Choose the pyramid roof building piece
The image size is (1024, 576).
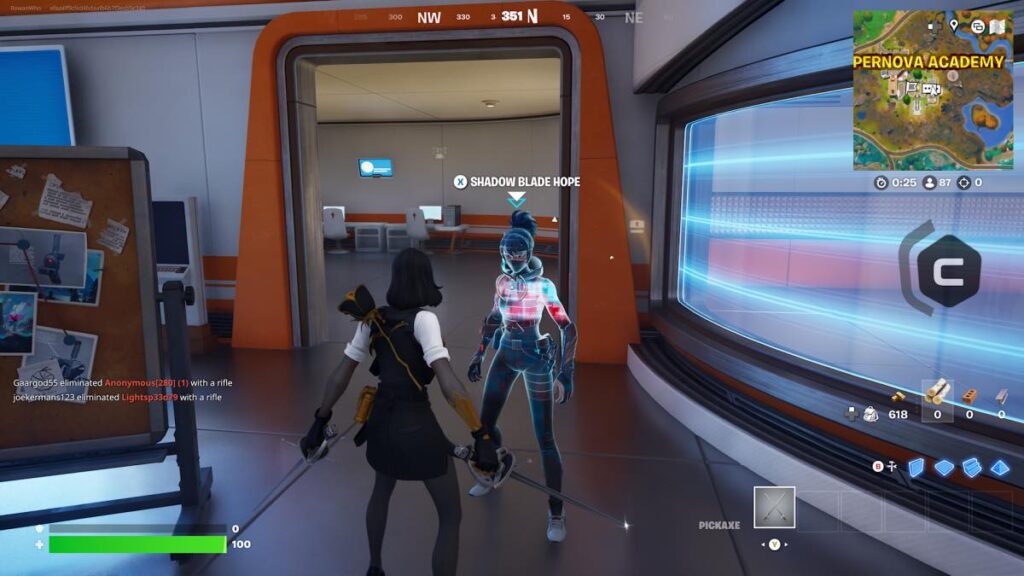[999, 467]
